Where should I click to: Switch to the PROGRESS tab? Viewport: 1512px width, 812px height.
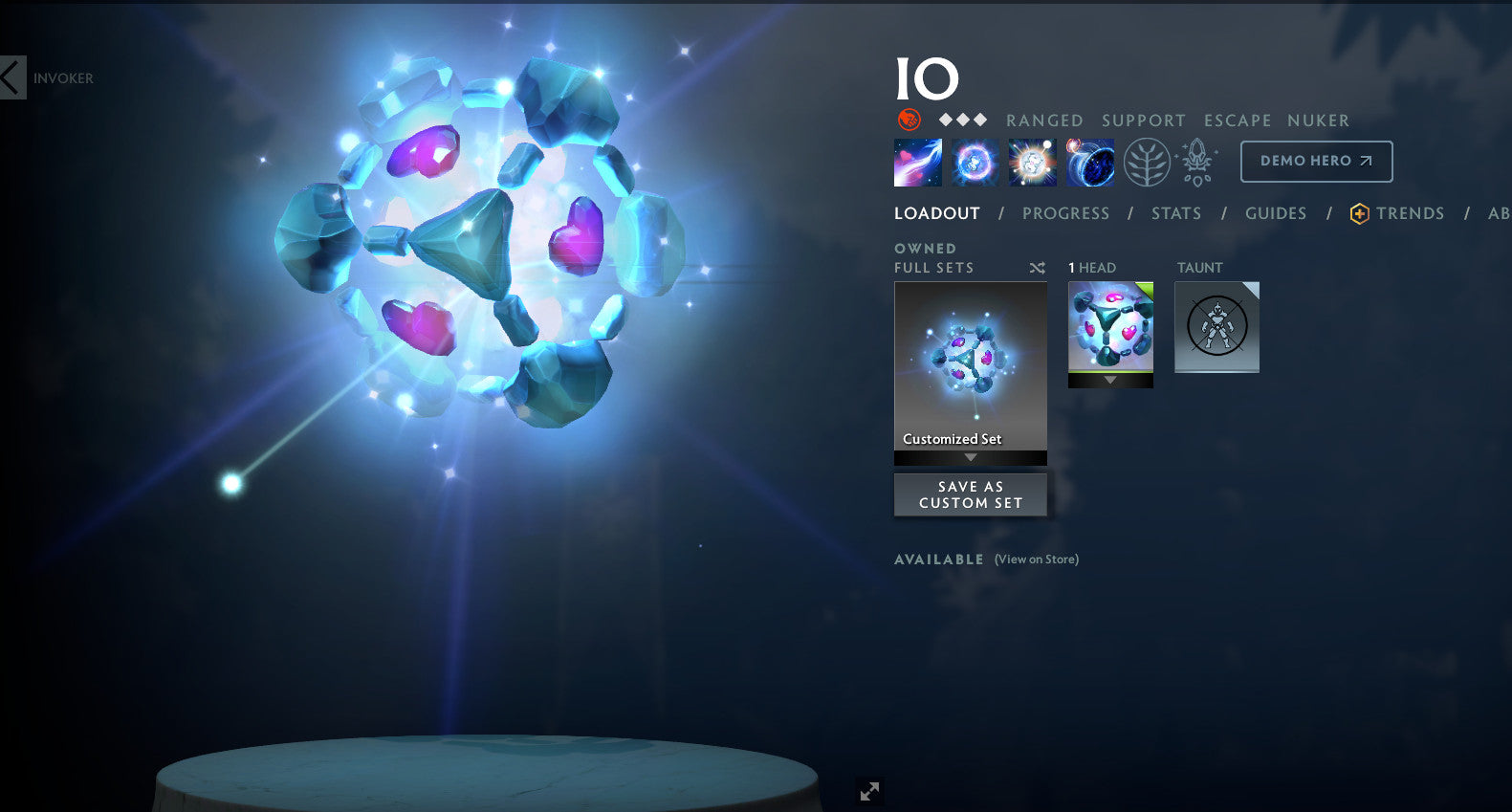pos(1066,213)
